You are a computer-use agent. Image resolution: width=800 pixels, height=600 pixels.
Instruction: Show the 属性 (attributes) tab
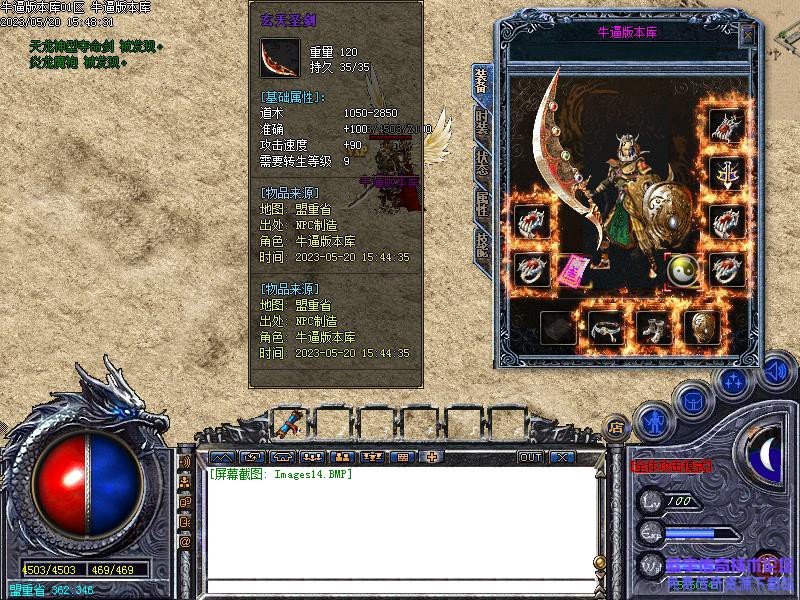tap(482, 205)
